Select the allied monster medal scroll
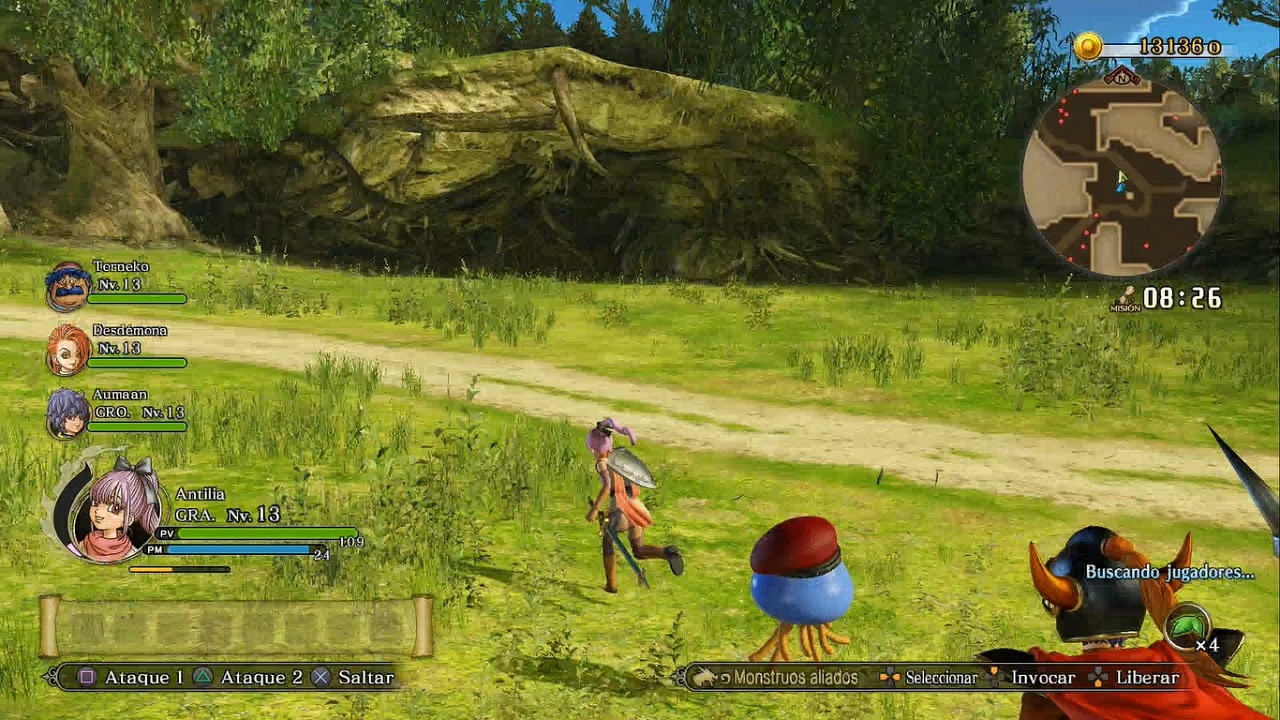Viewport: 1280px width, 720px height. pos(236,627)
